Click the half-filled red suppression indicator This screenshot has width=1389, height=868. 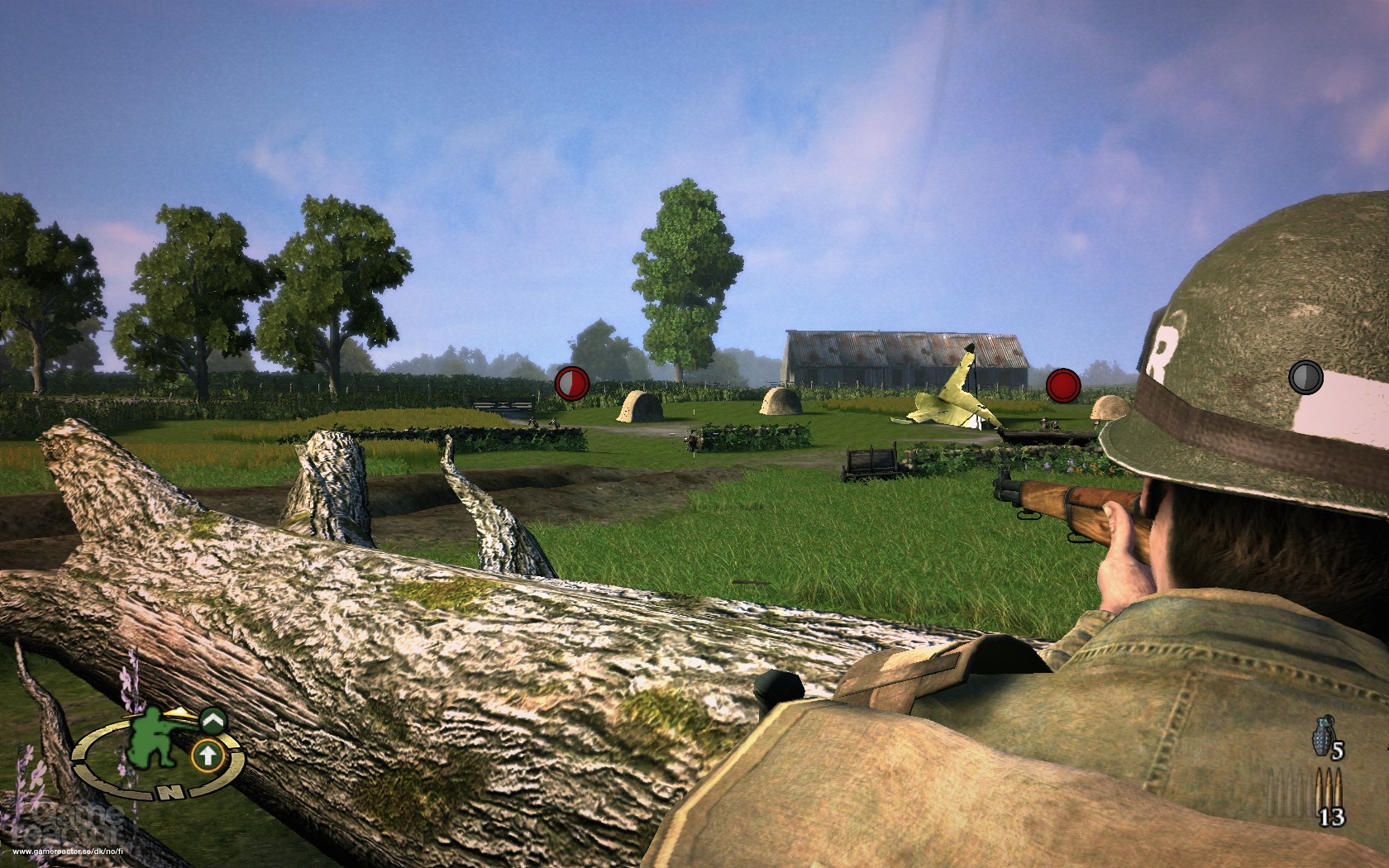point(571,384)
